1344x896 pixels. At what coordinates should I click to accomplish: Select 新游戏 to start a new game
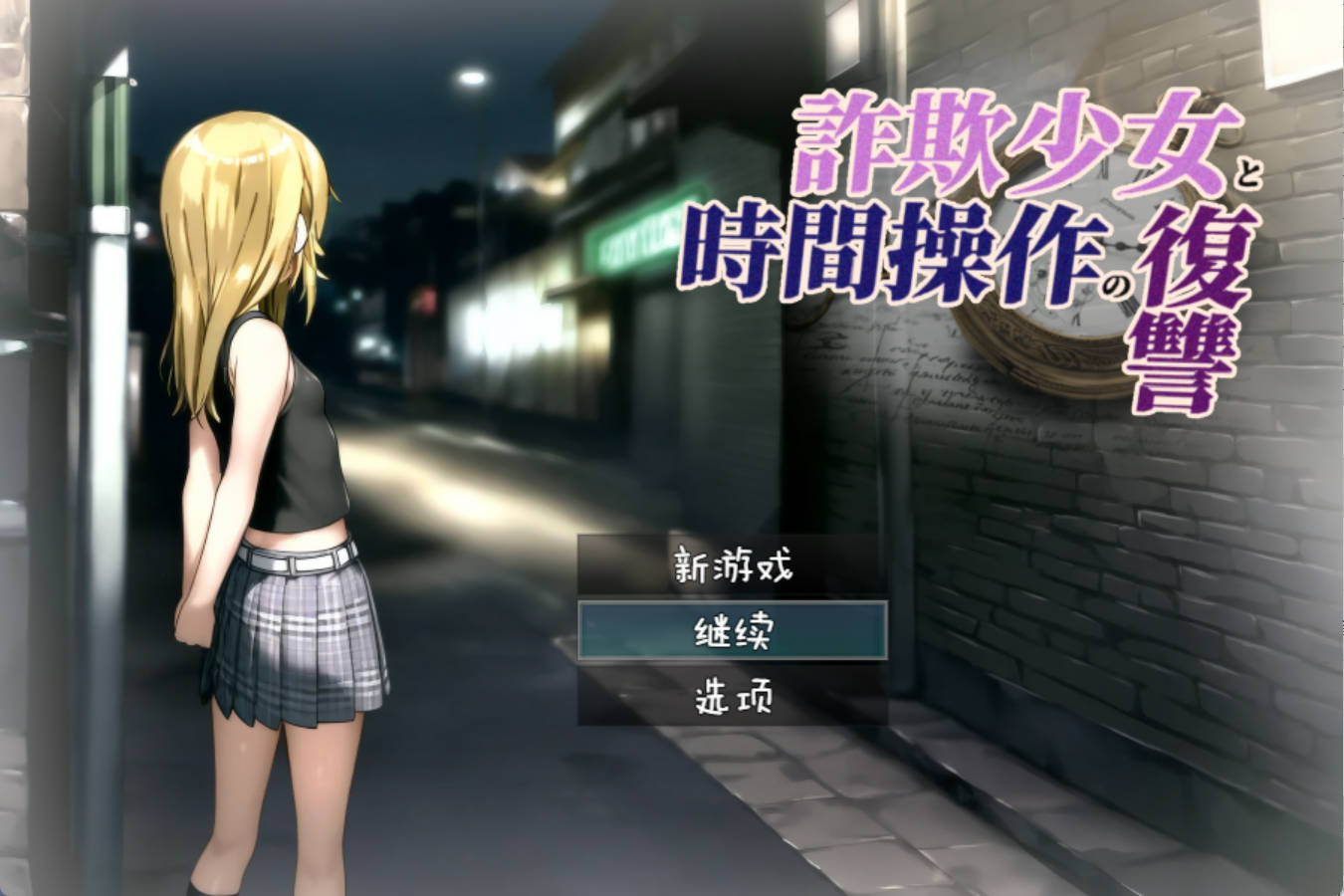click(x=730, y=563)
